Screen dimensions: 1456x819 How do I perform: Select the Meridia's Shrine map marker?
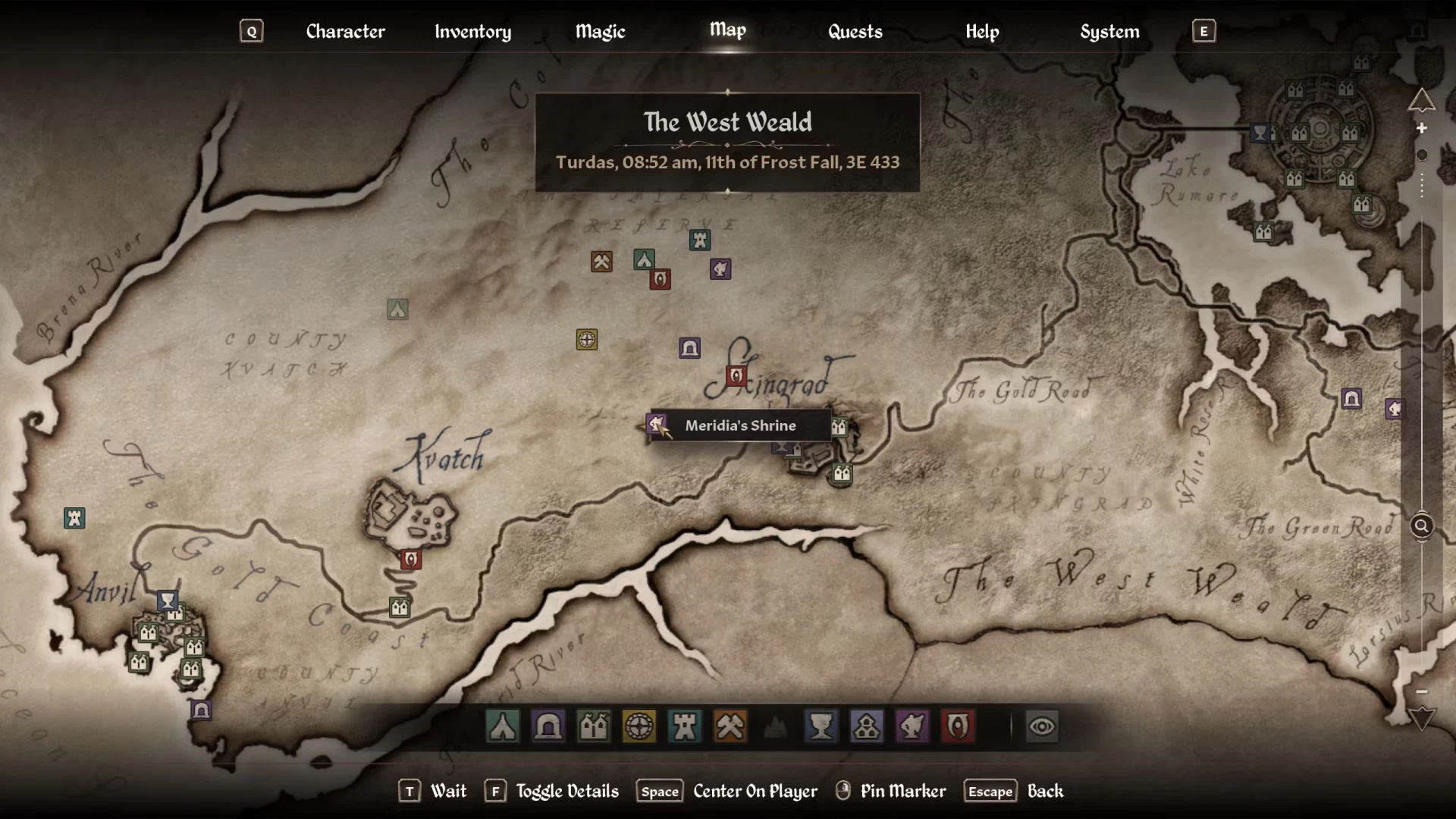point(657,424)
